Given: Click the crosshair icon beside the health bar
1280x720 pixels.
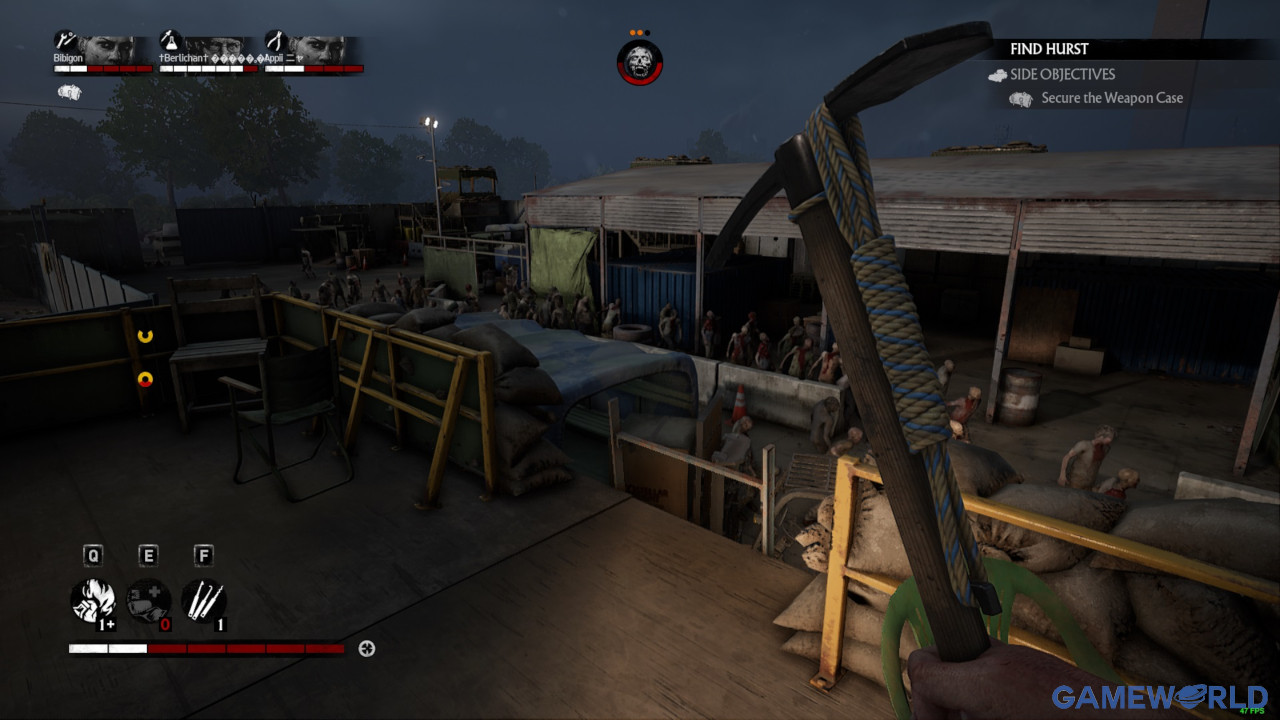Looking at the screenshot, I should pyautogui.click(x=366, y=649).
